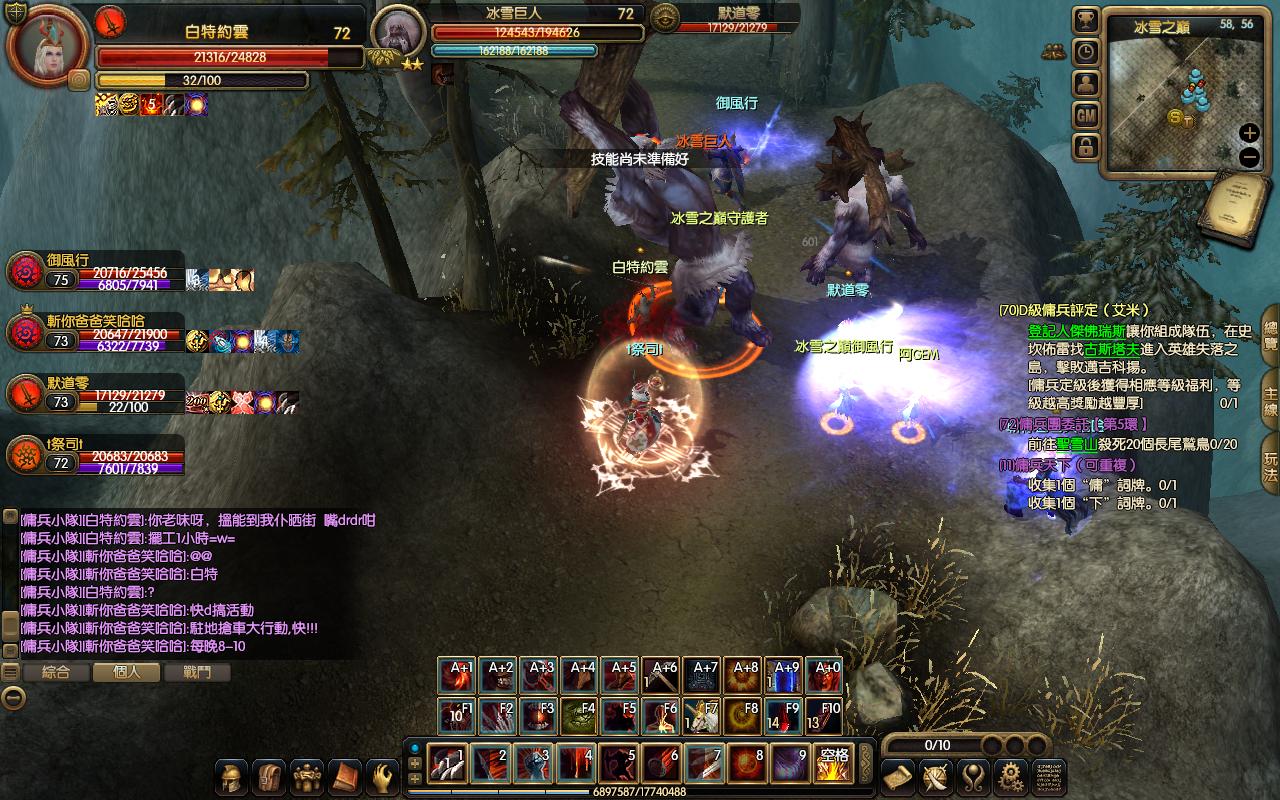Viewport: 1280px width, 800px height.
Task: Zoom out the minimap with the minus button
Action: point(1249,157)
